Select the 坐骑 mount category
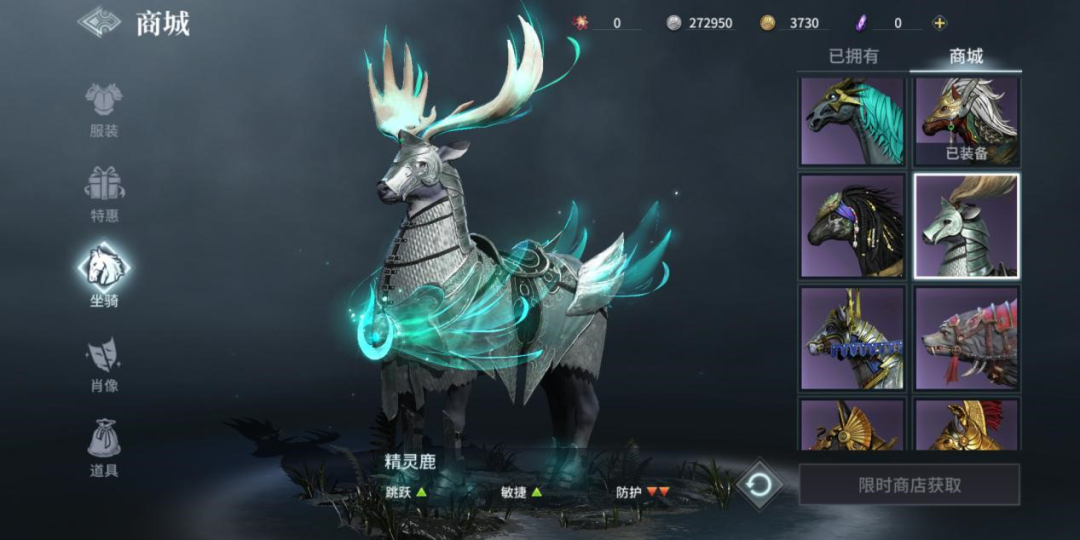 (104, 275)
